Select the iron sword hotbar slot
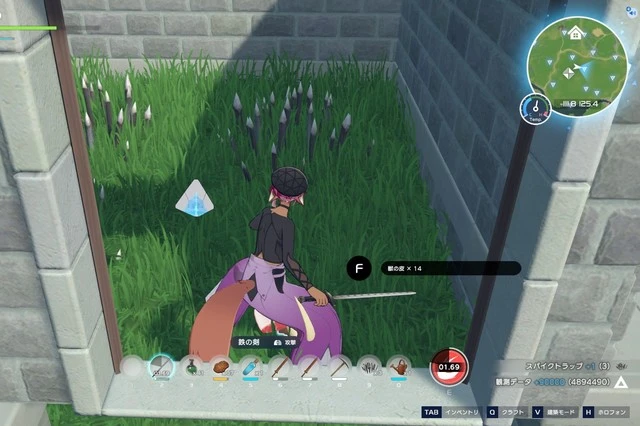Image resolution: width=640 pixels, height=426 pixels. (161, 368)
